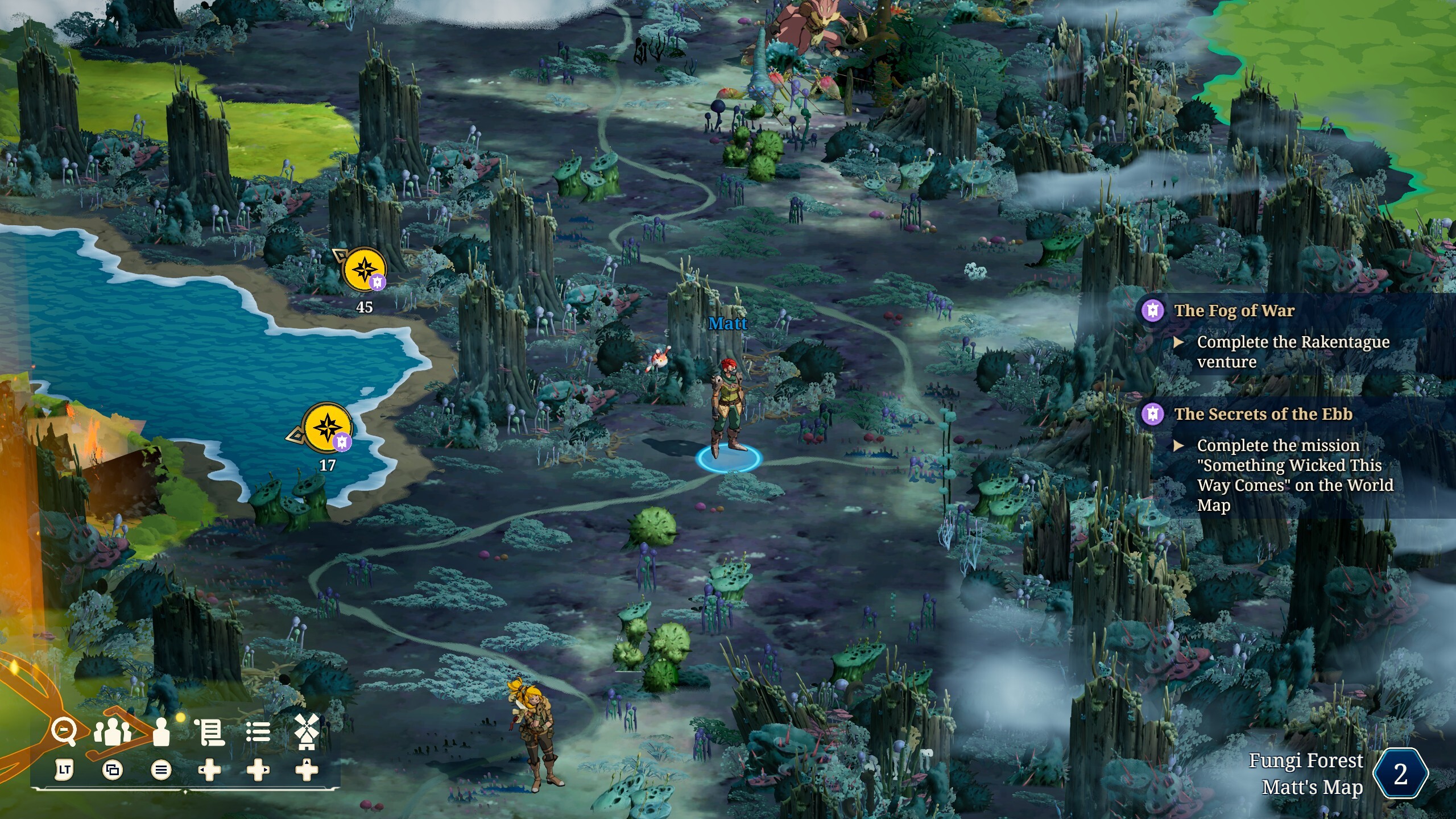The height and width of the screenshot is (819, 1456).
Task: Open the party group icon
Action: tap(113, 731)
